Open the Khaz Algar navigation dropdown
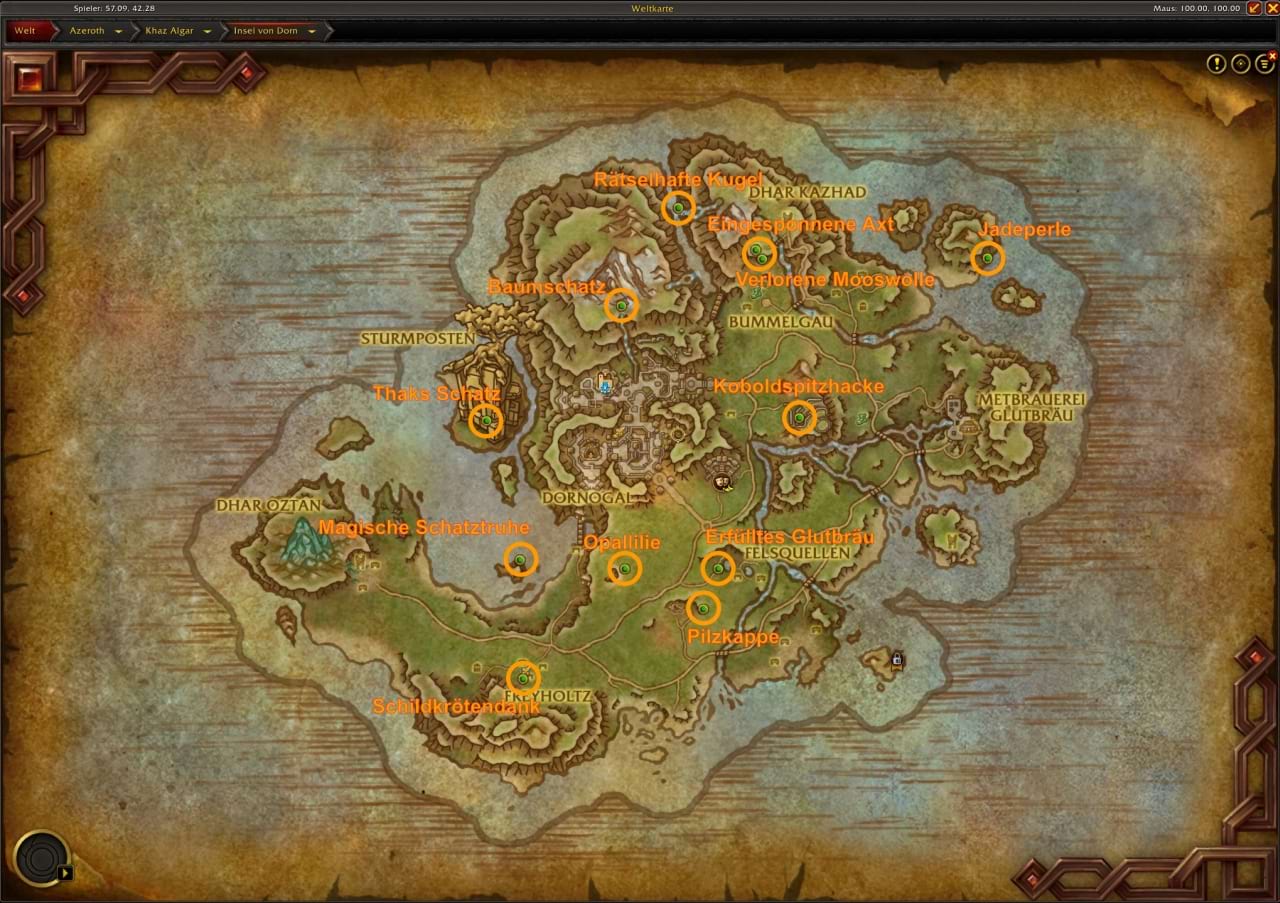This screenshot has height=903, width=1280. pos(207,31)
